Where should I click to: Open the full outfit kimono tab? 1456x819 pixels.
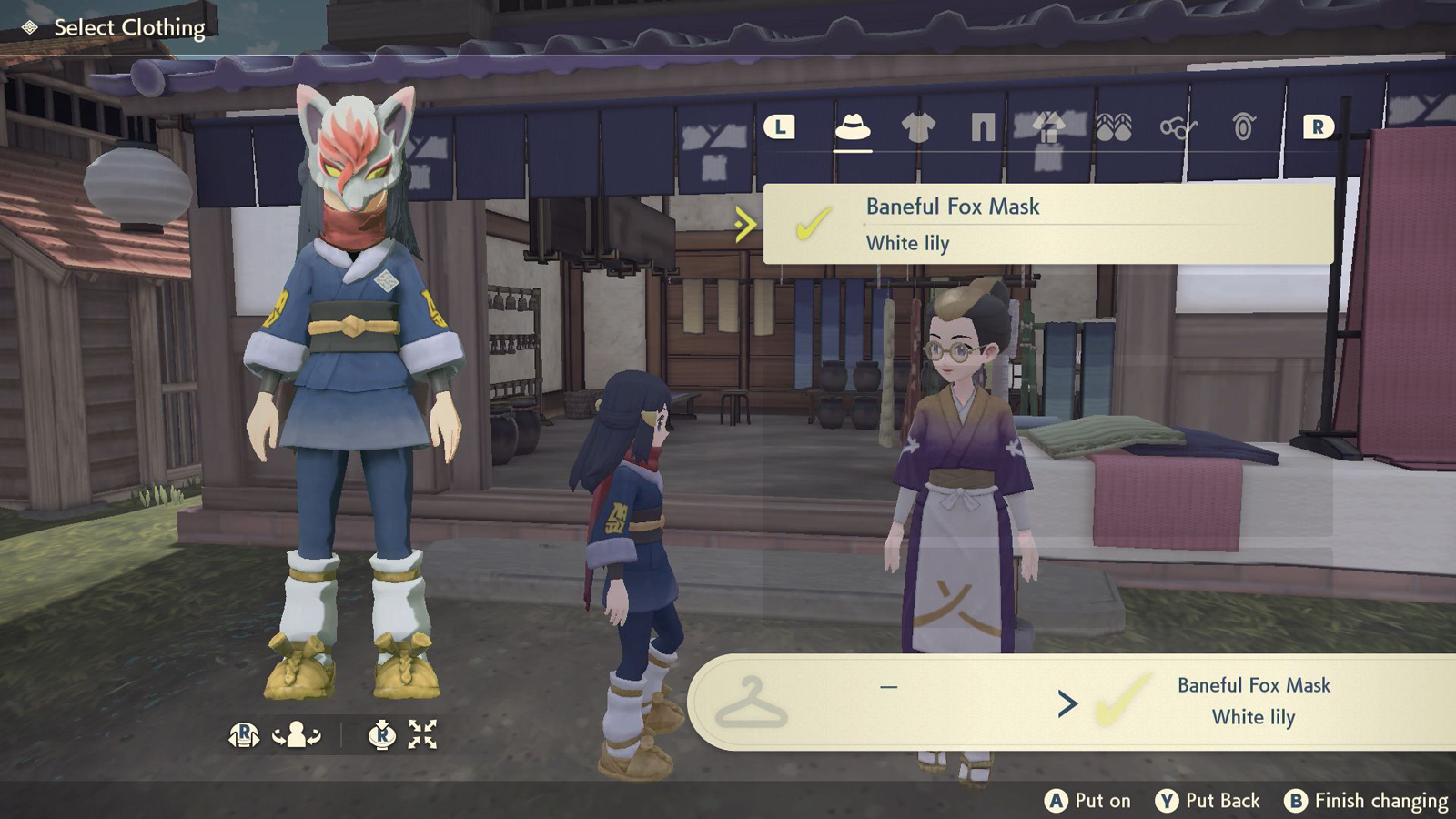1048,127
